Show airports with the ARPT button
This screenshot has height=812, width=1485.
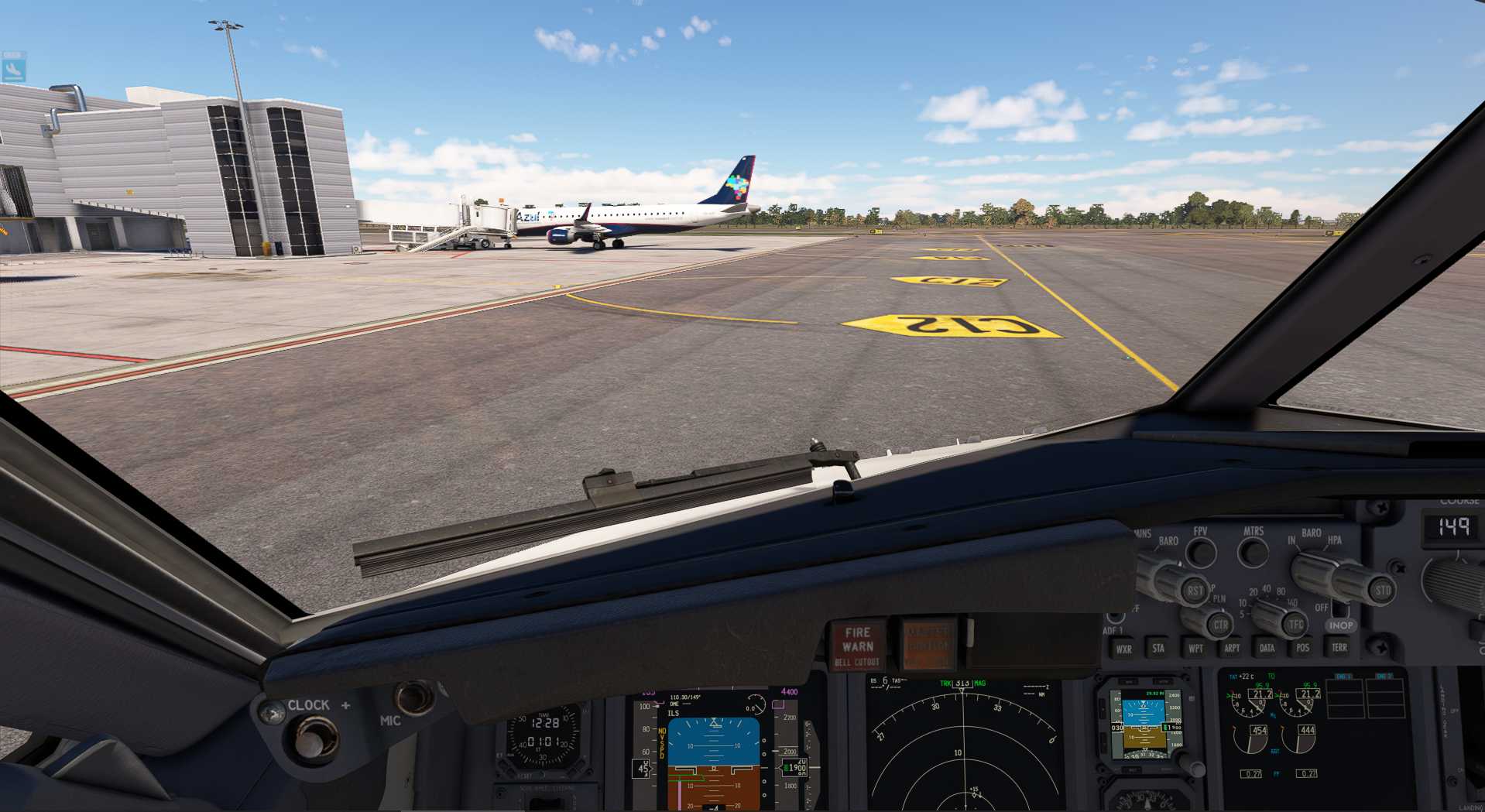(1232, 648)
